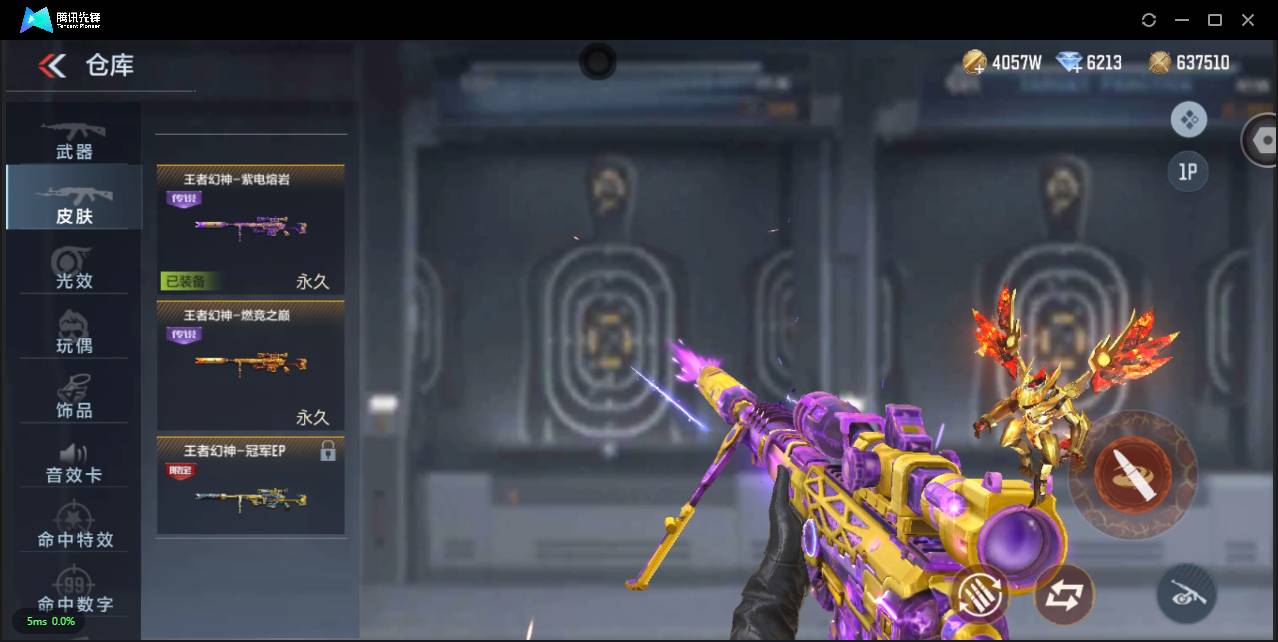
Task: Open the 饰品 accessories tab
Action: (x=74, y=396)
